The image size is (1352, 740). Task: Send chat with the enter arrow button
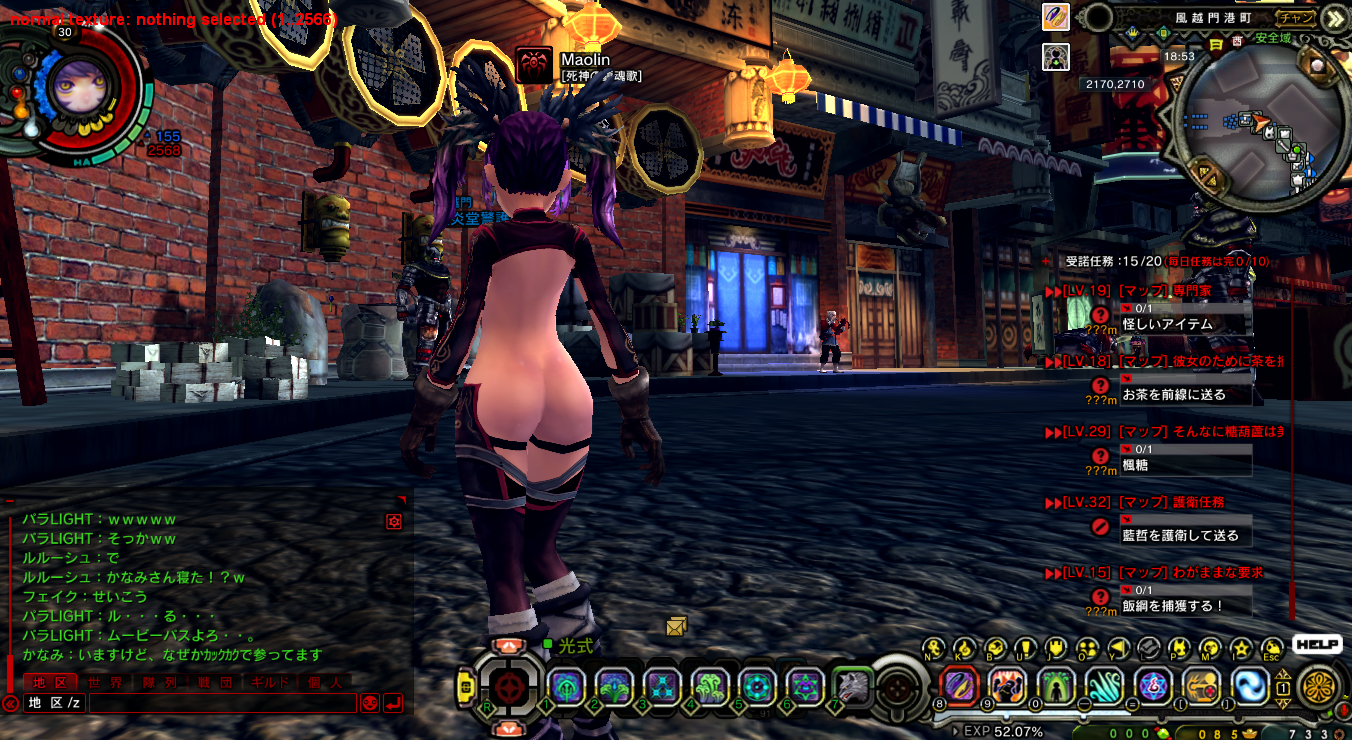(x=393, y=703)
